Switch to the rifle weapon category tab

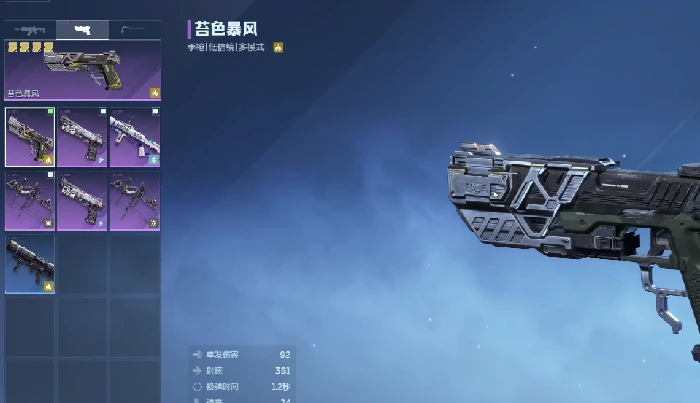click(30, 30)
